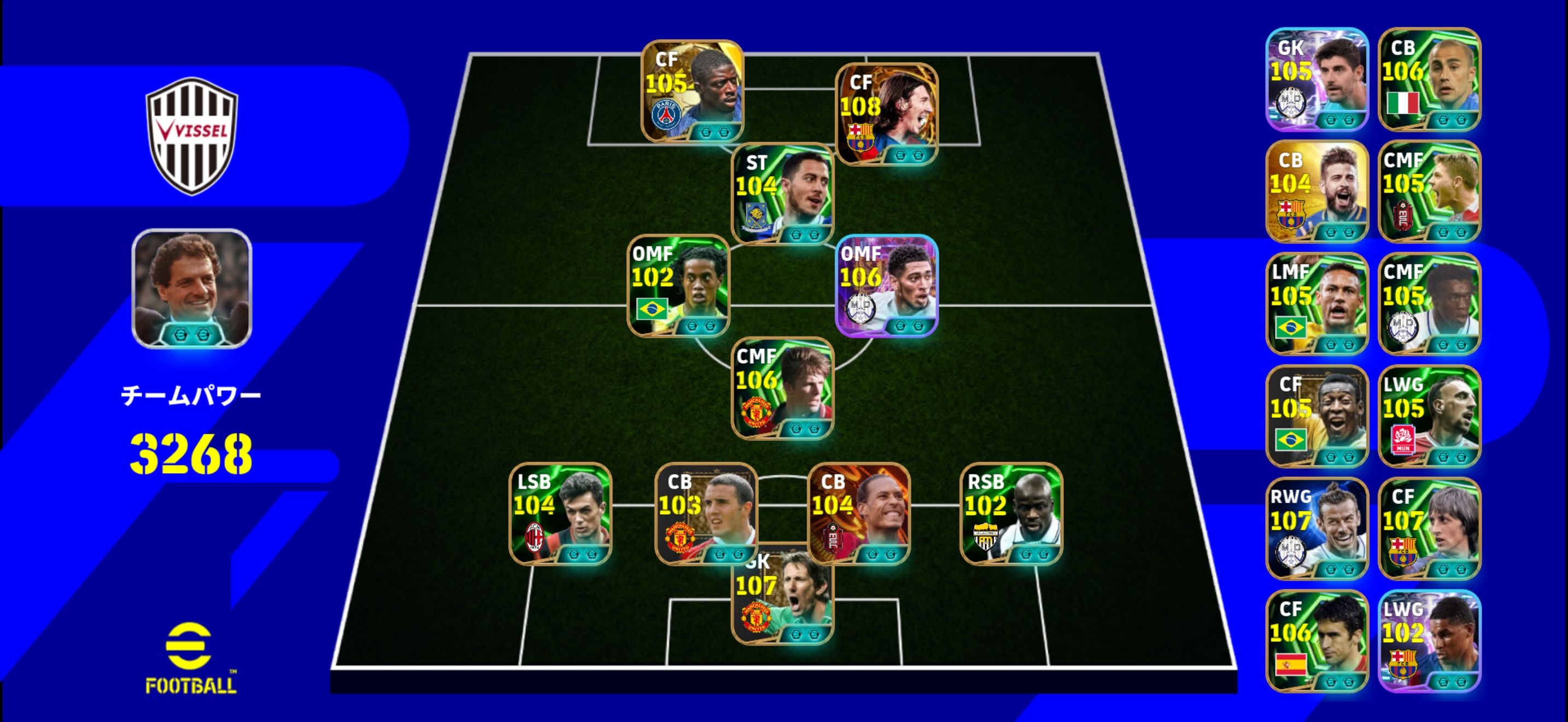This screenshot has width=1568, height=722.
Task: Choose the ST 104 player card
Action: [x=782, y=194]
